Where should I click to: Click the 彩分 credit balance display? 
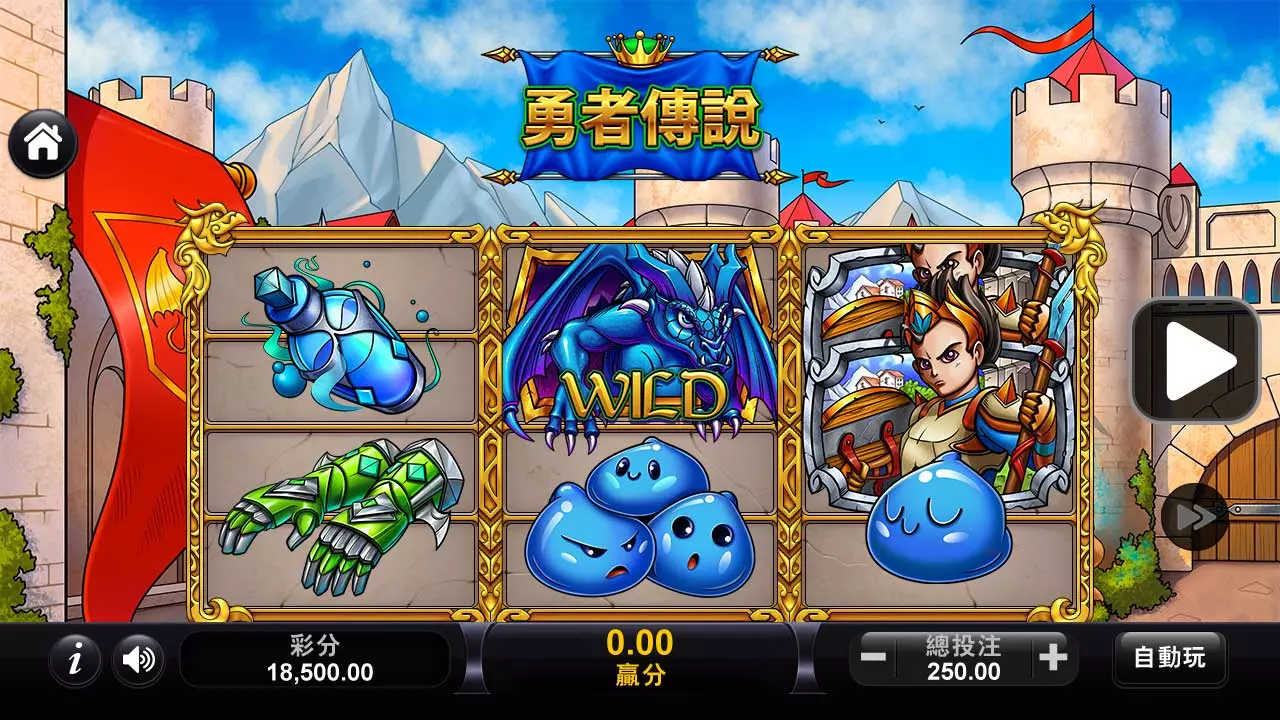[316, 658]
